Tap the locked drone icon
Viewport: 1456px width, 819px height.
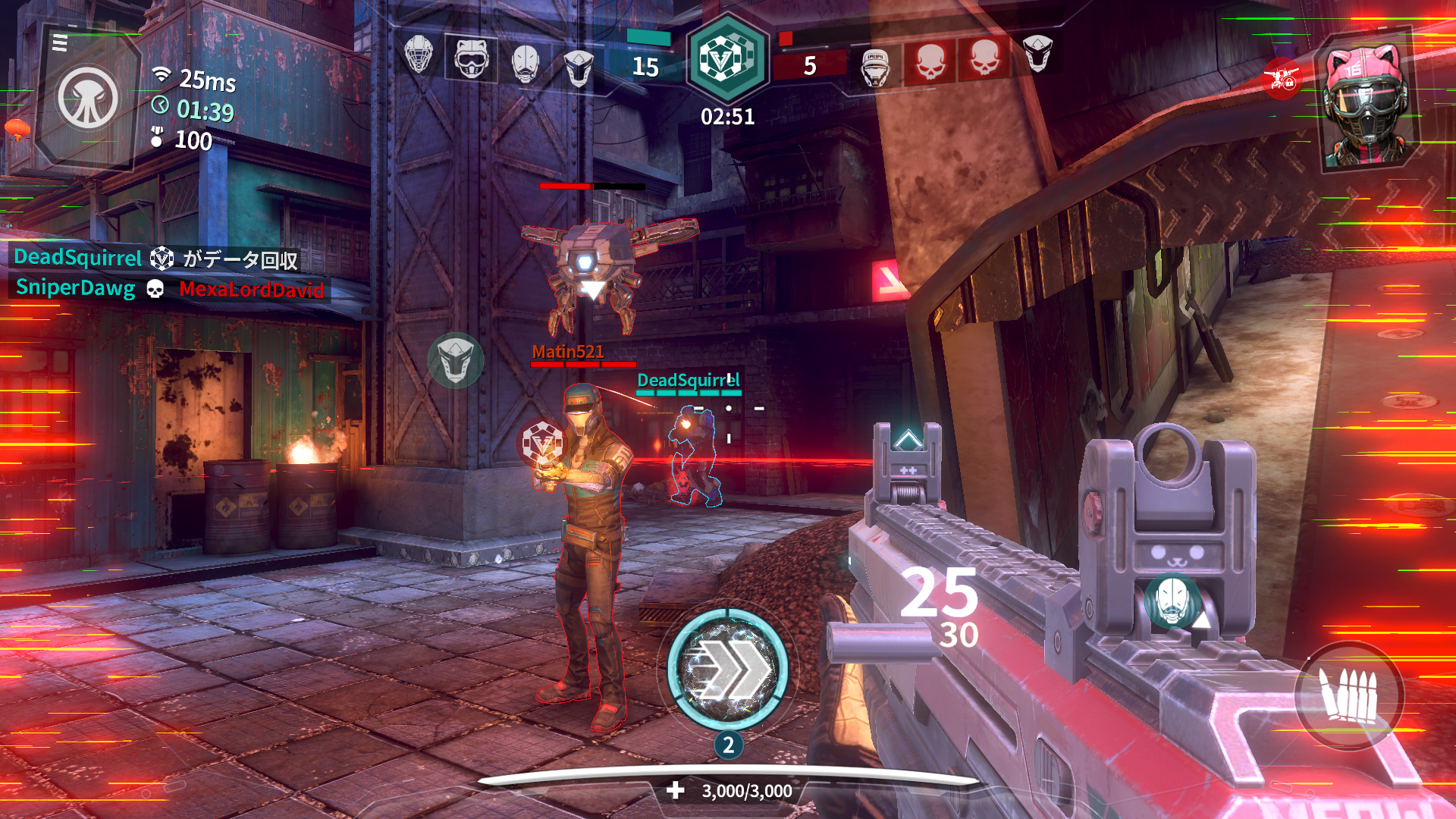[1282, 78]
